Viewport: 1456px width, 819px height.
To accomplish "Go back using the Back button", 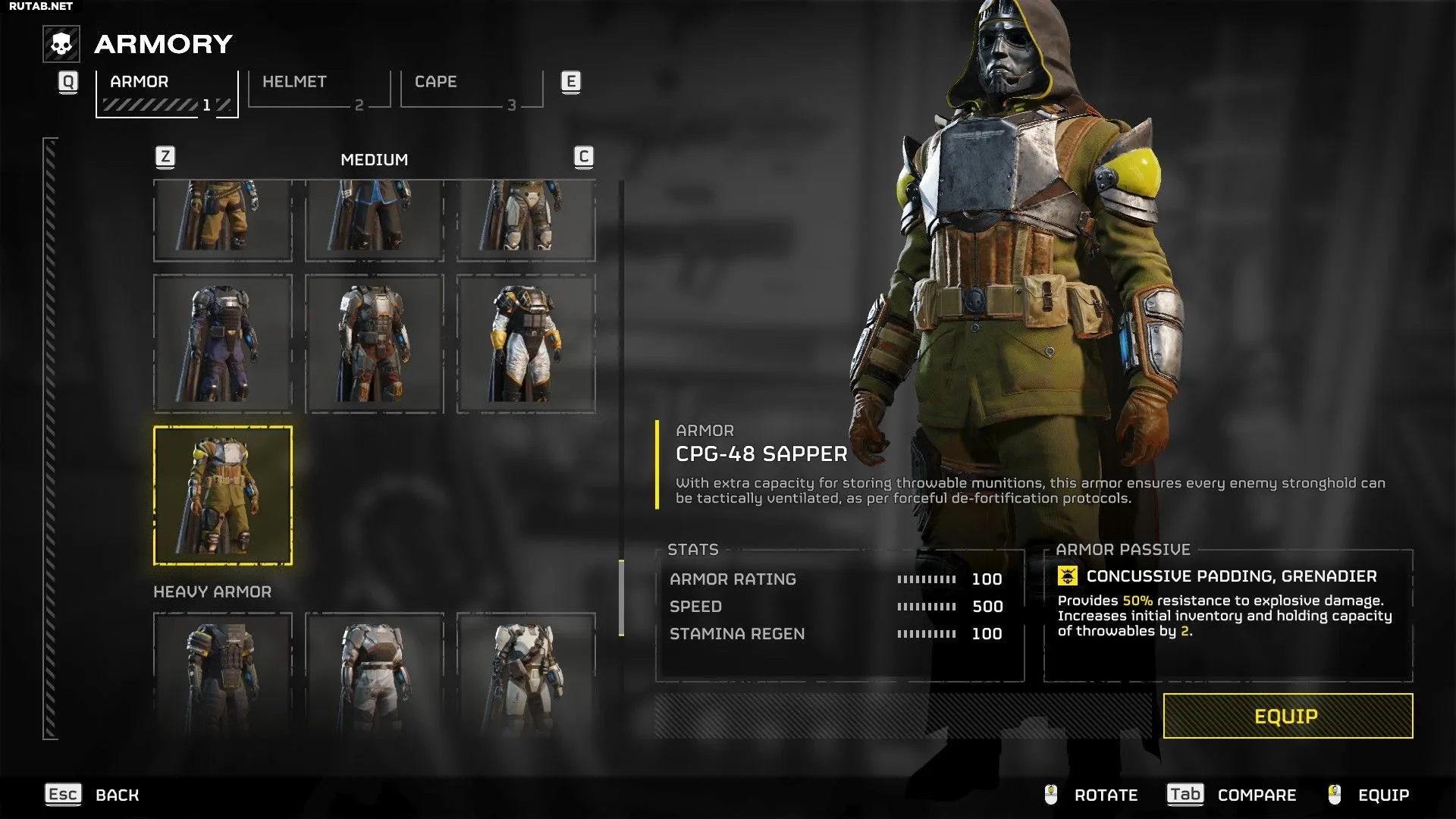I will pyautogui.click(x=93, y=795).
